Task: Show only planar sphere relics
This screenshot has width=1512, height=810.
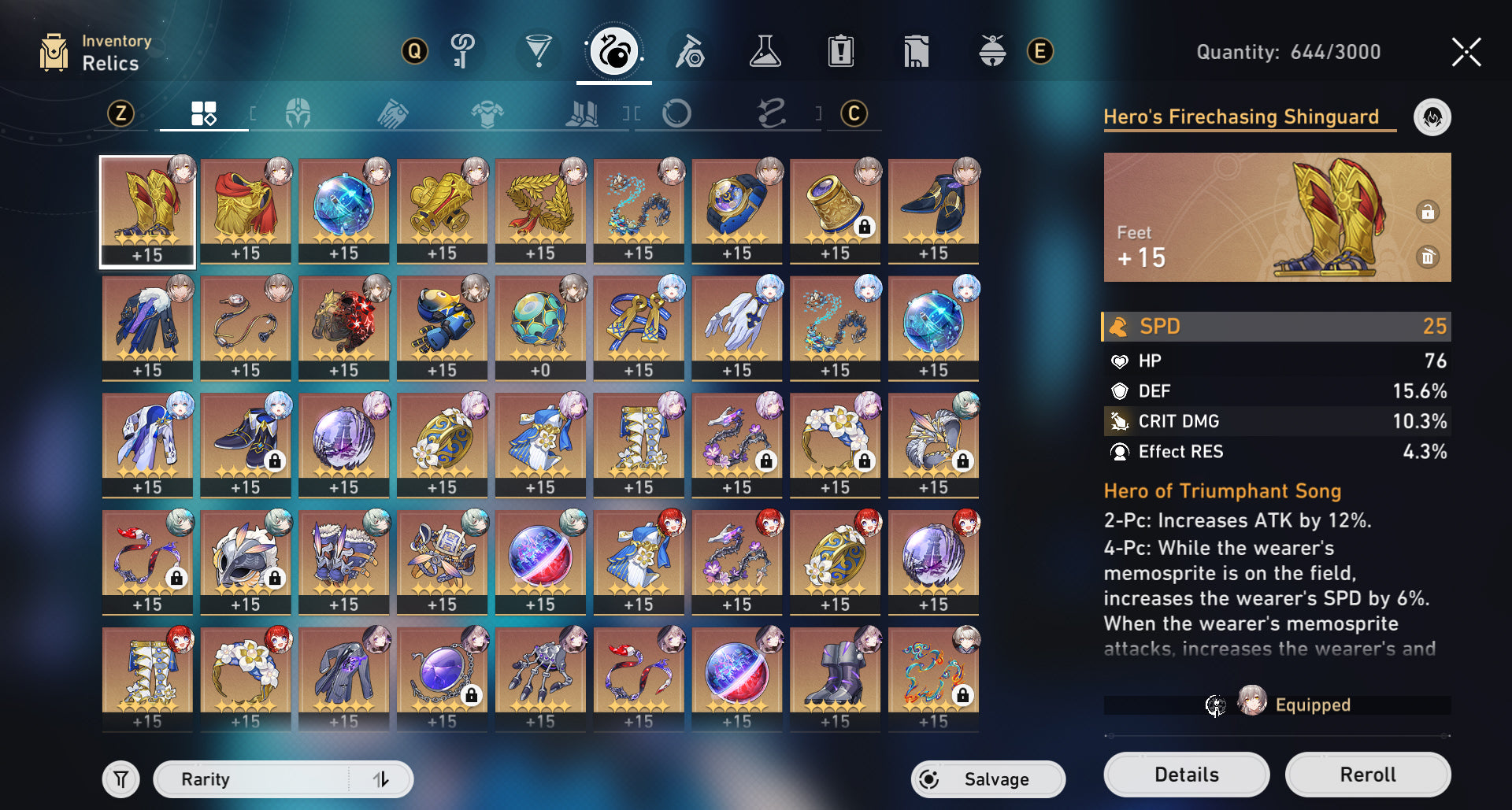Action: [x=676, y=114]
